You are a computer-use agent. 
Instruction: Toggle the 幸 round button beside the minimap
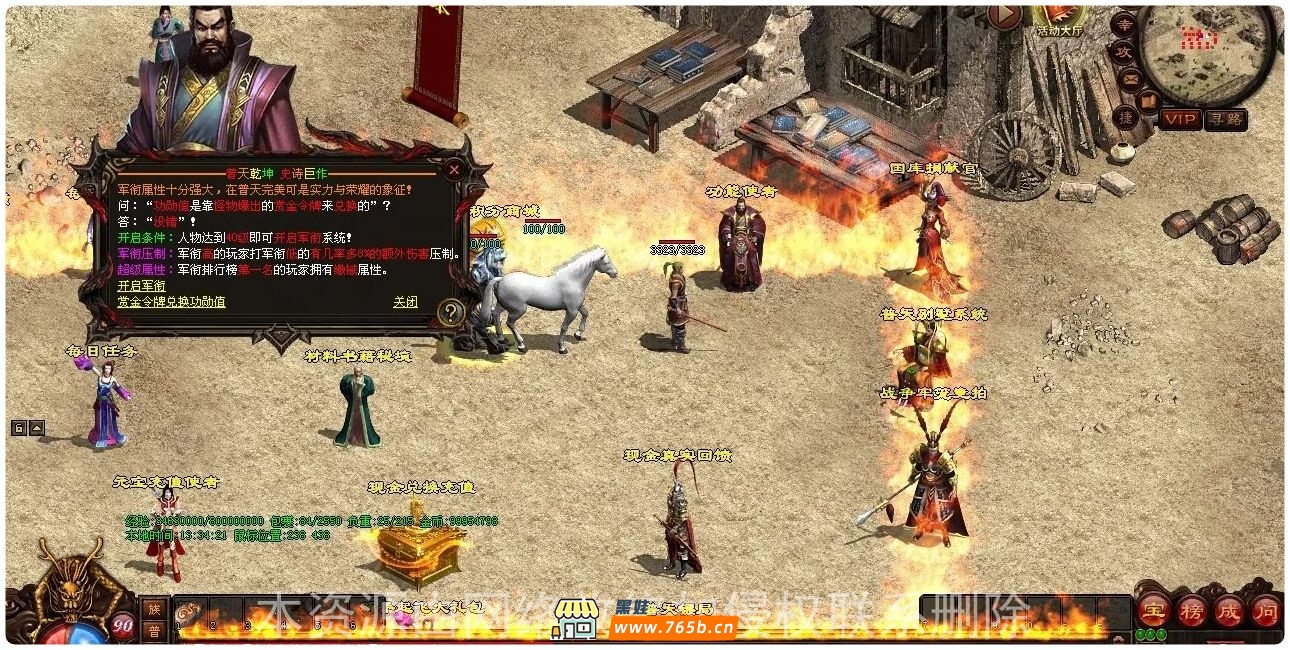tap(1125, 25)
